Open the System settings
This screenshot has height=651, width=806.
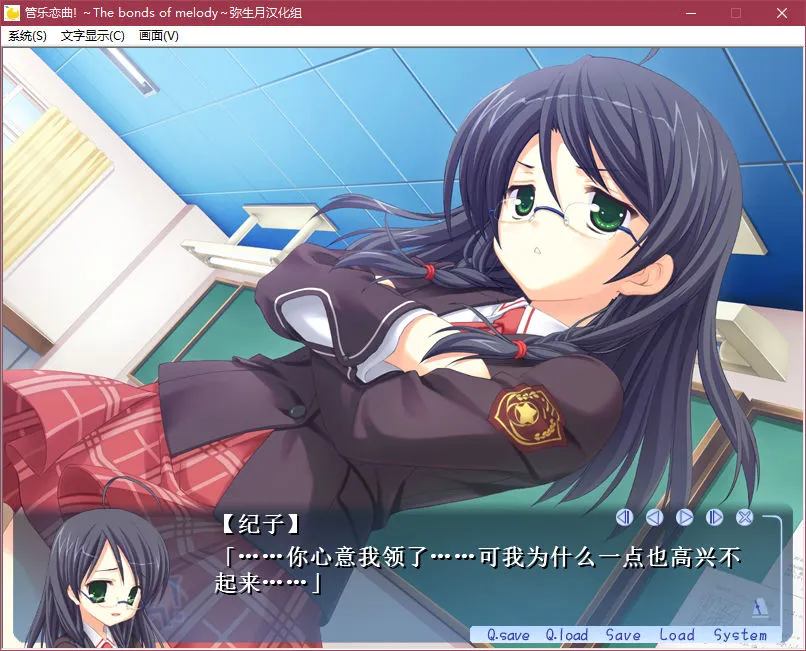click(x=740, y=635)
